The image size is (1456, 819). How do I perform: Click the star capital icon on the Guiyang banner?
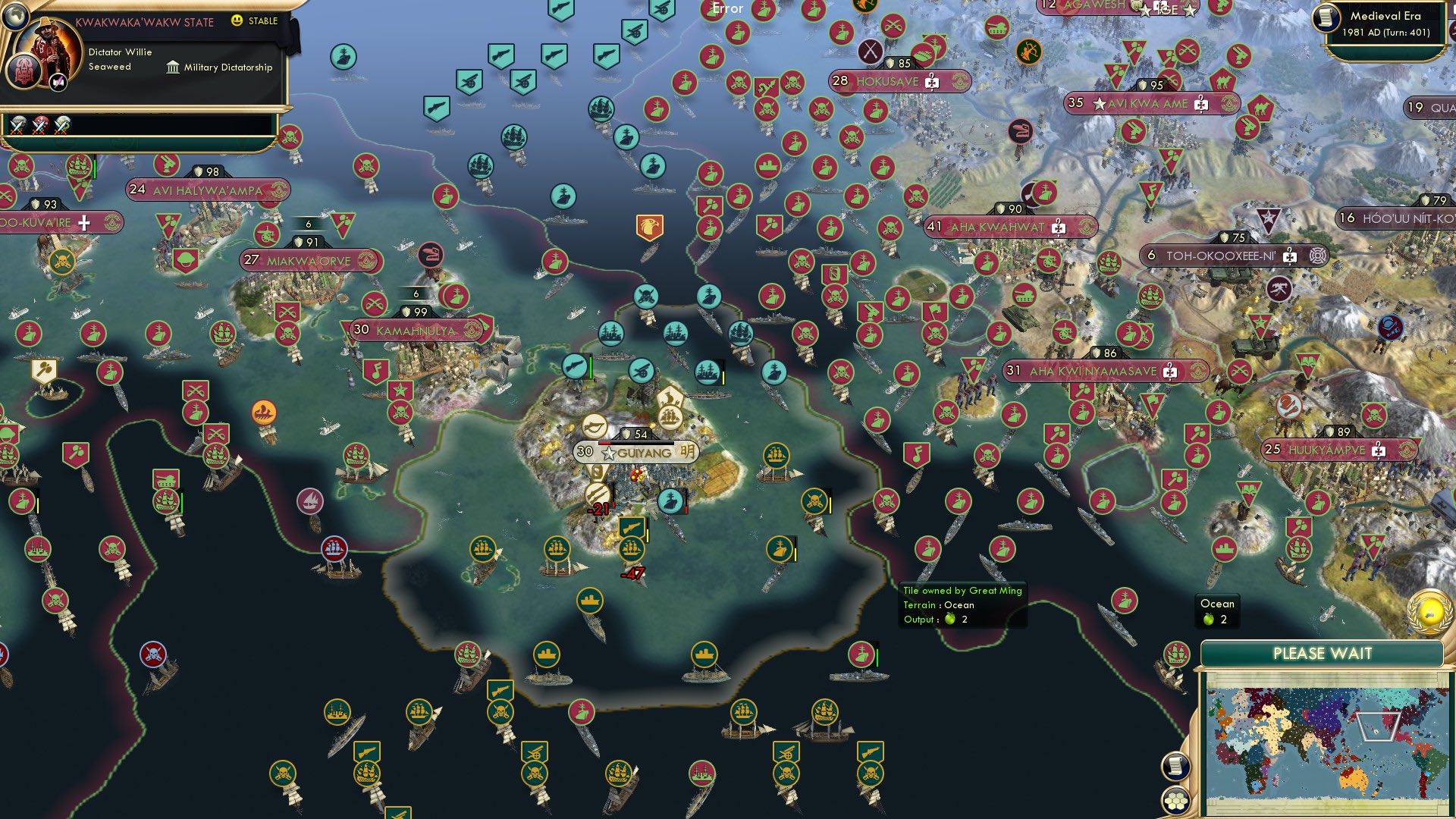tap(607, 453)
